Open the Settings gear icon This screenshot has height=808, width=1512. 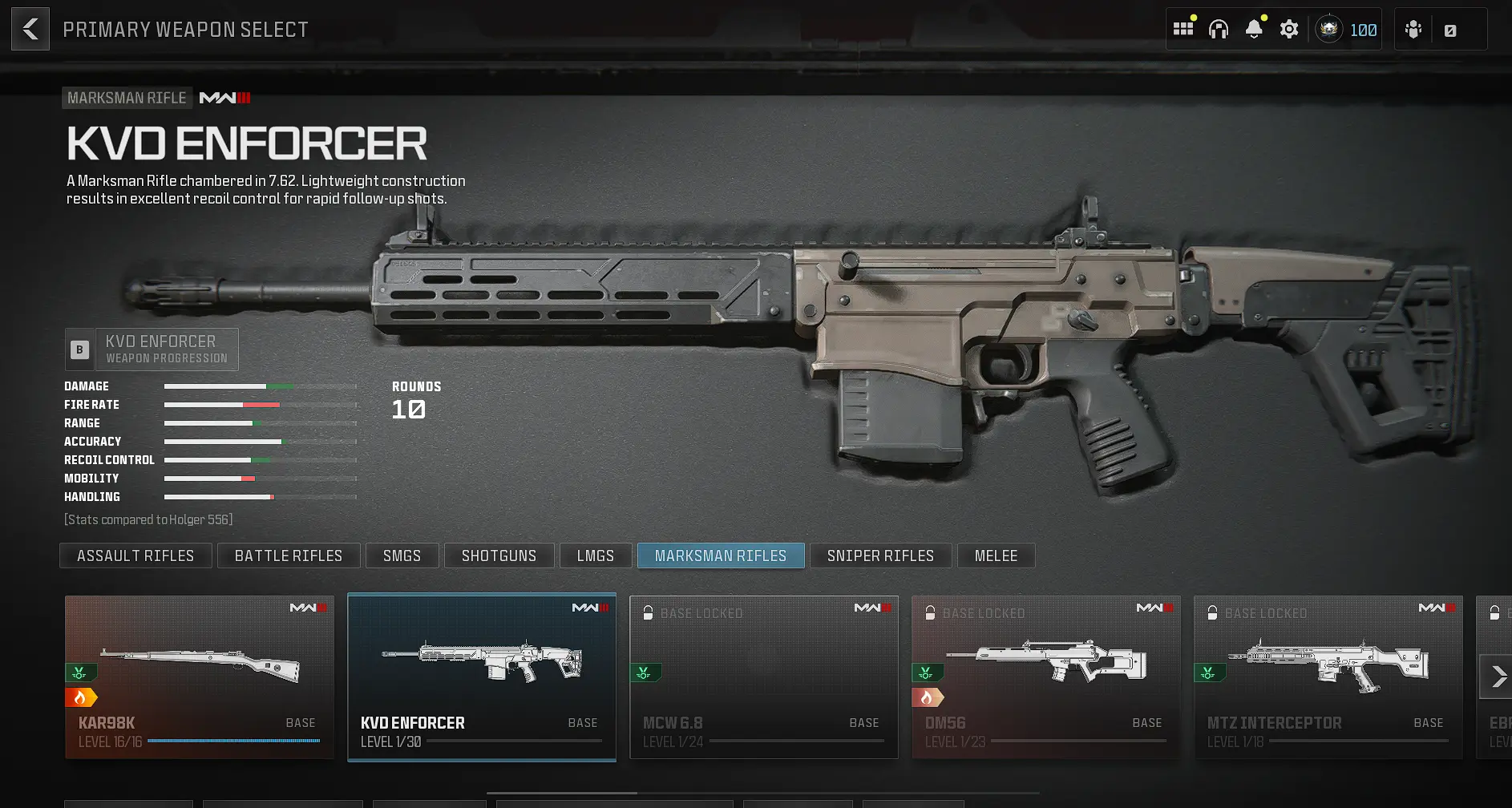(1289, 28)
